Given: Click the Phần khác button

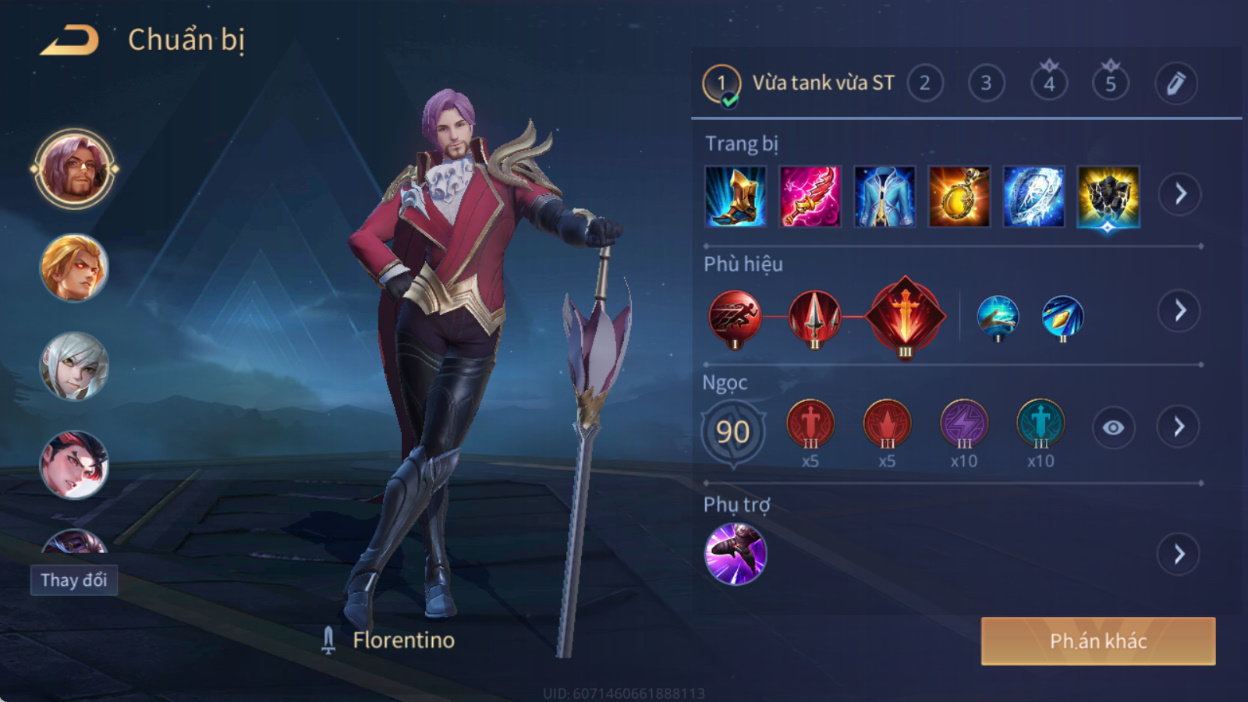Looking at the screenshot, I should click(x=1098, y=641).
